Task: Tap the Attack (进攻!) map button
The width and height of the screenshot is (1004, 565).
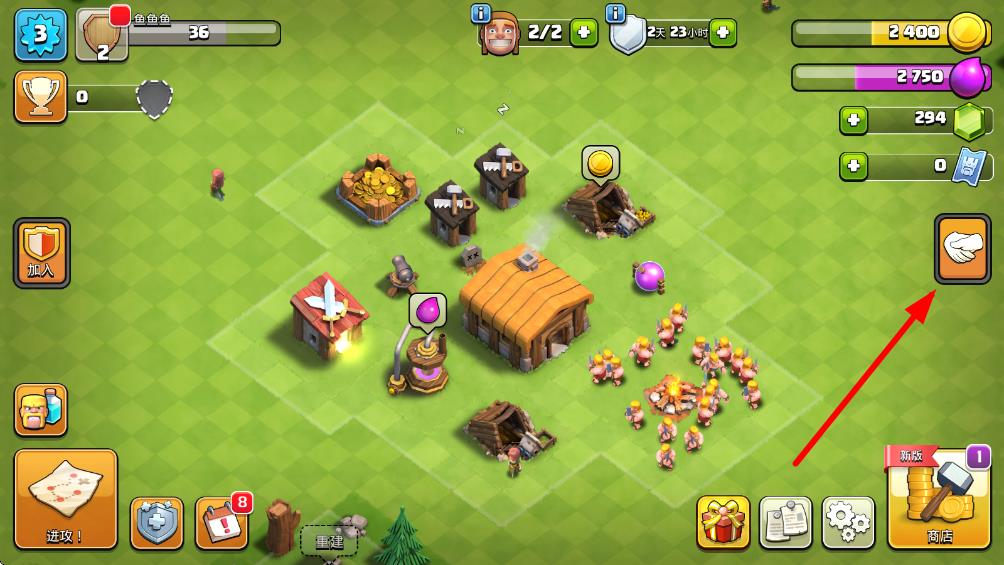Action: 65,499
